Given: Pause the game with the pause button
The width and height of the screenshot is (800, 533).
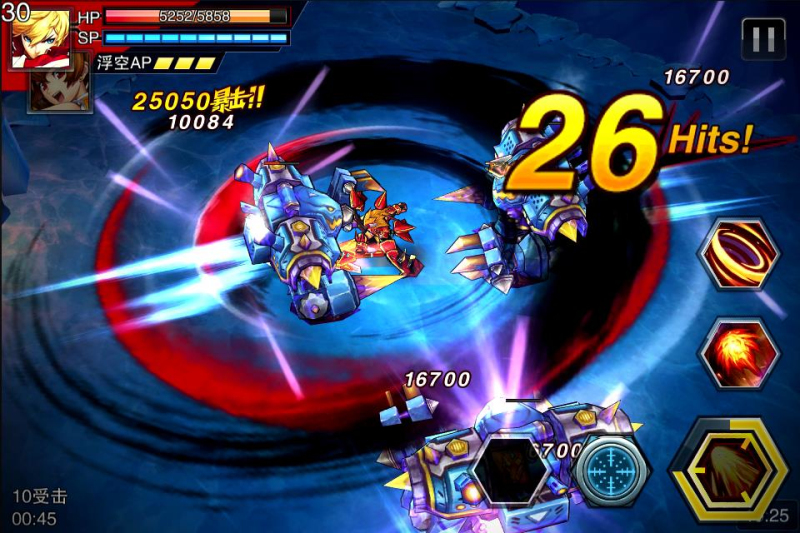Looking at the screenshot, I should tap(763, 39).
